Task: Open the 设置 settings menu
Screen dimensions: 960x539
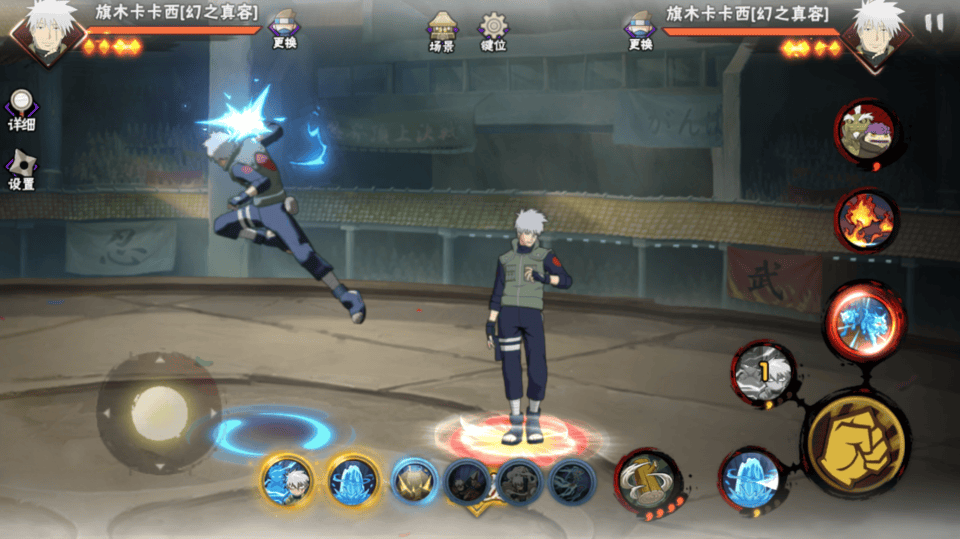Action: tap(21, 170)
